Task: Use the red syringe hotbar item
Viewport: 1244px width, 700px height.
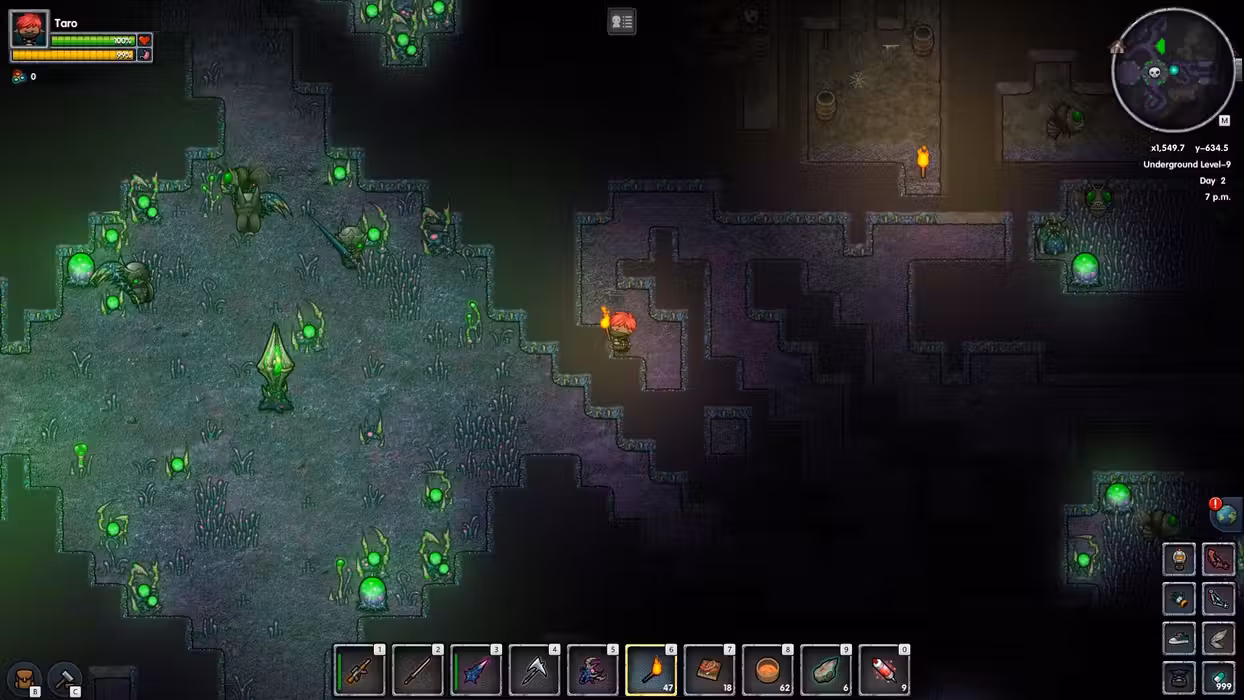Action: pyautogui.click(x=885, y=670)
